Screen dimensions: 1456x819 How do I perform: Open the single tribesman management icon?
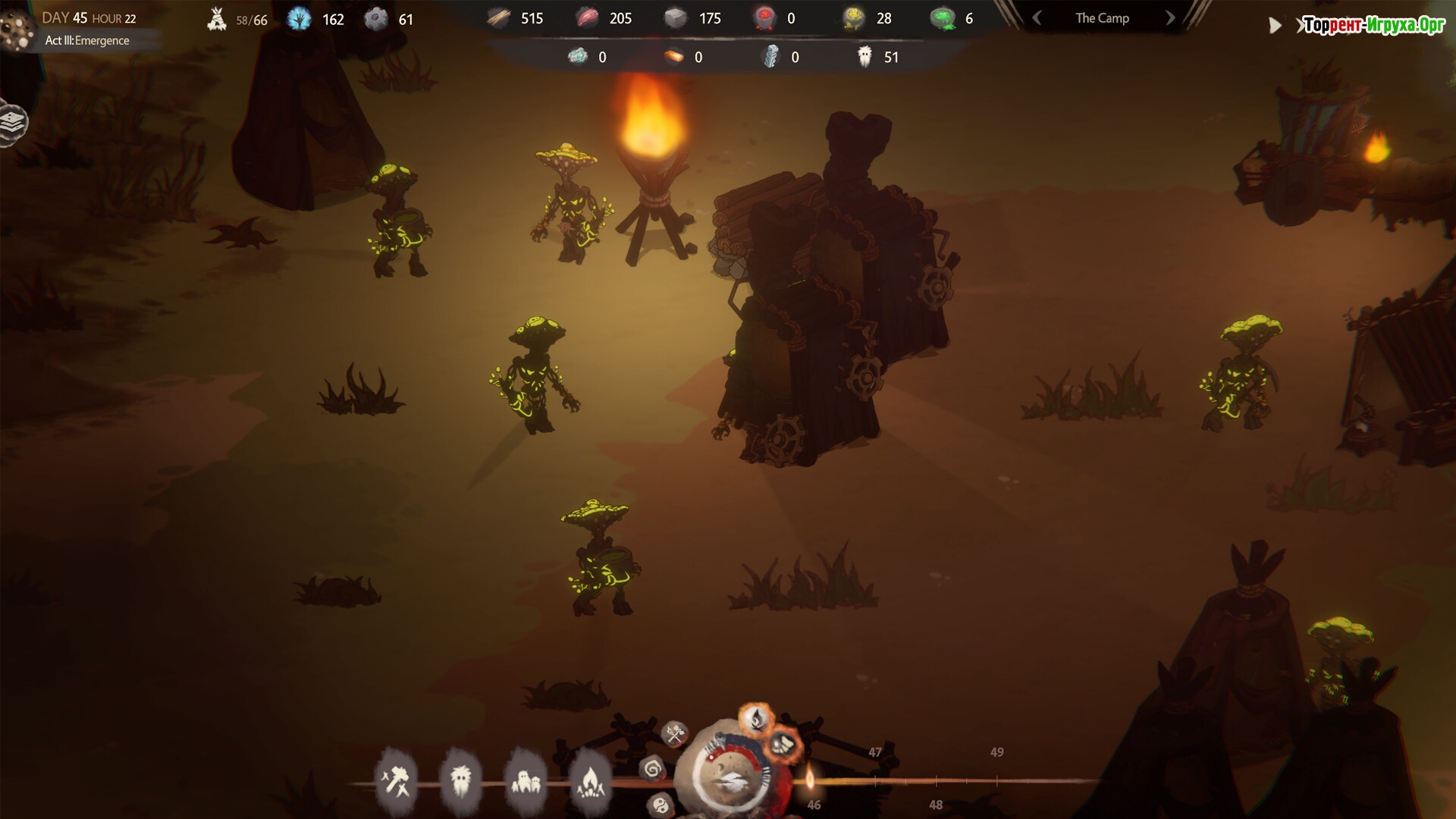[460, 779]
